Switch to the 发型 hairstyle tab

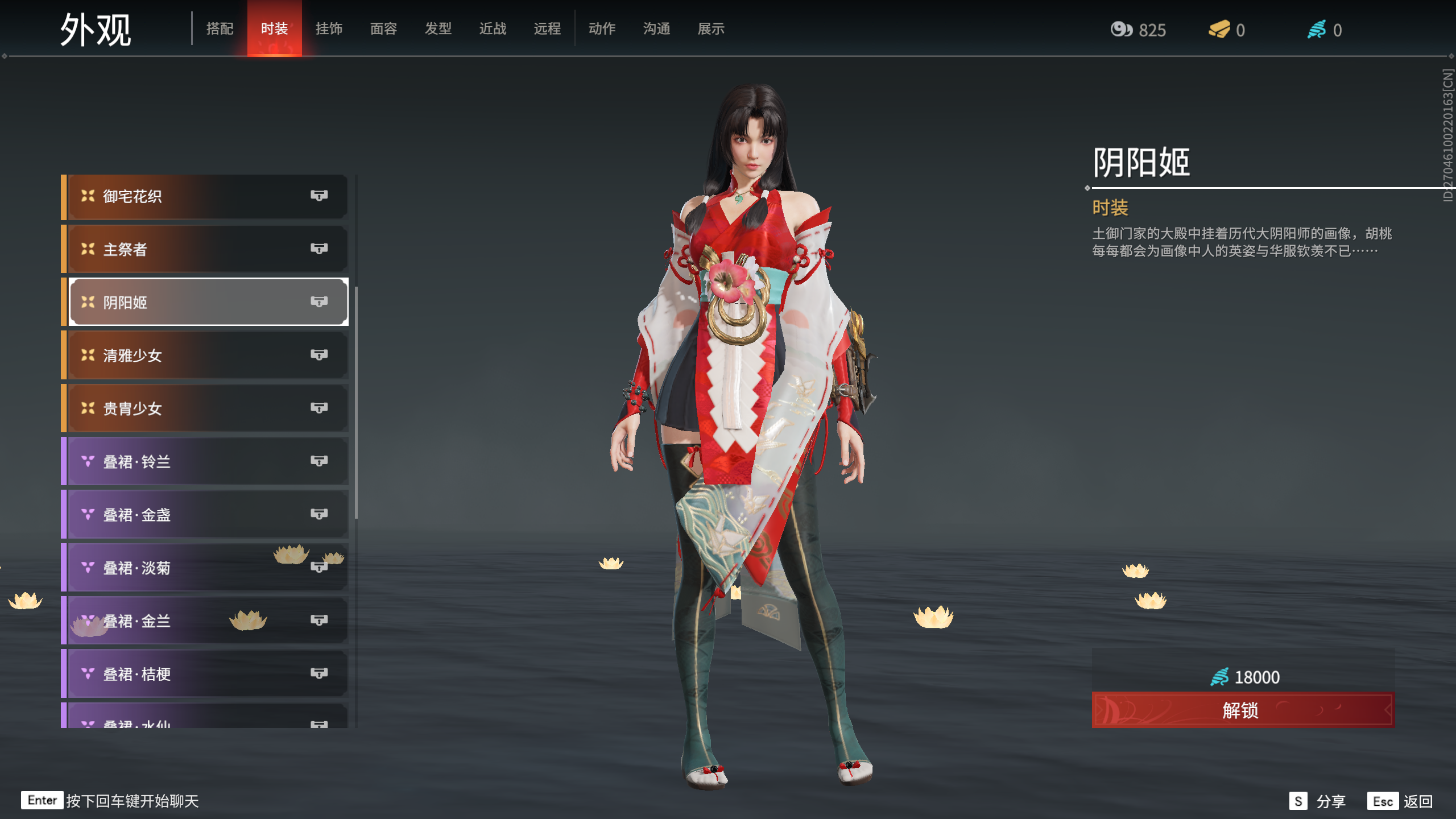coord(438,28)
